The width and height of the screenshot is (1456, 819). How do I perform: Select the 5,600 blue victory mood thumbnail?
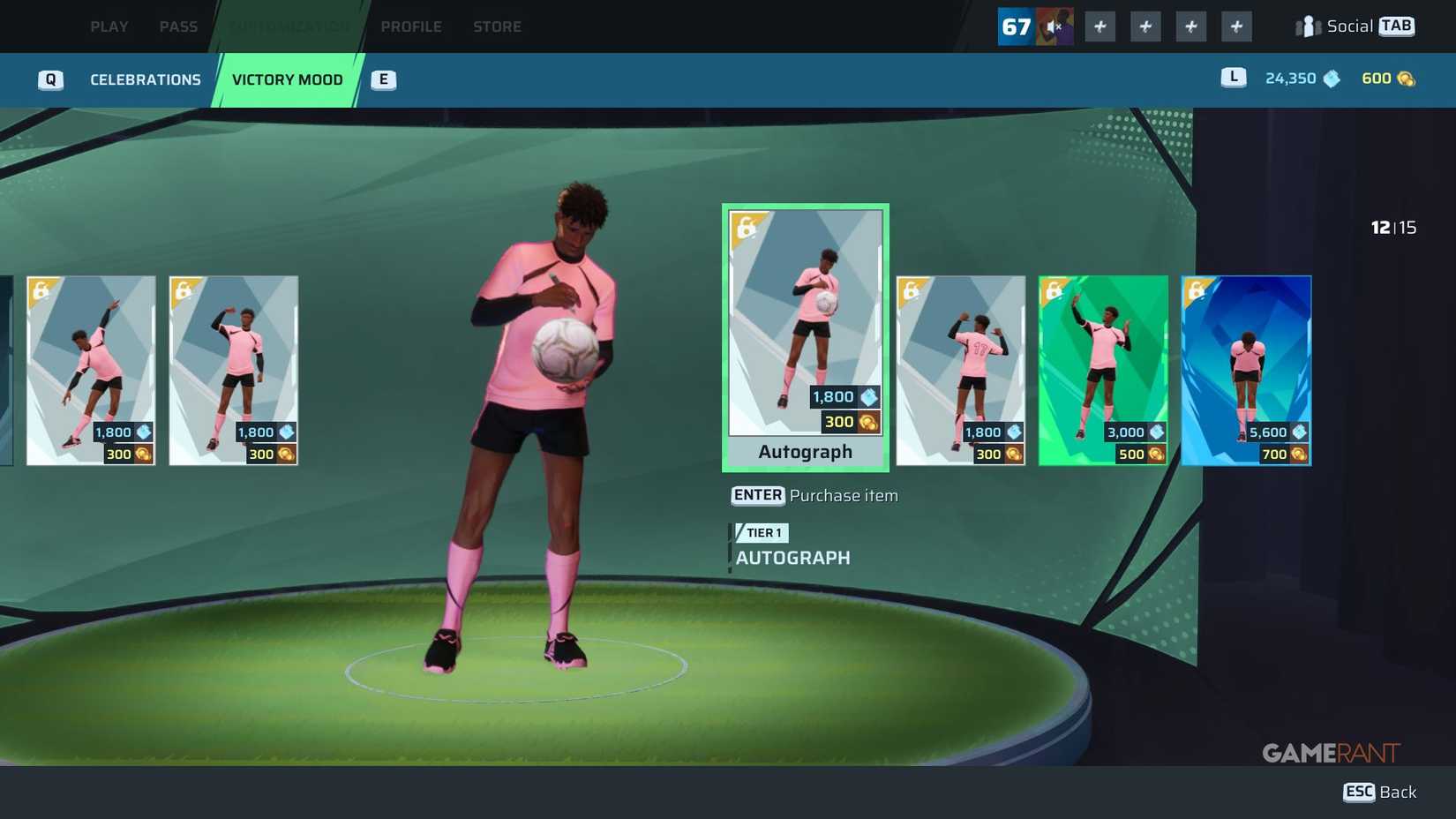1246,371
